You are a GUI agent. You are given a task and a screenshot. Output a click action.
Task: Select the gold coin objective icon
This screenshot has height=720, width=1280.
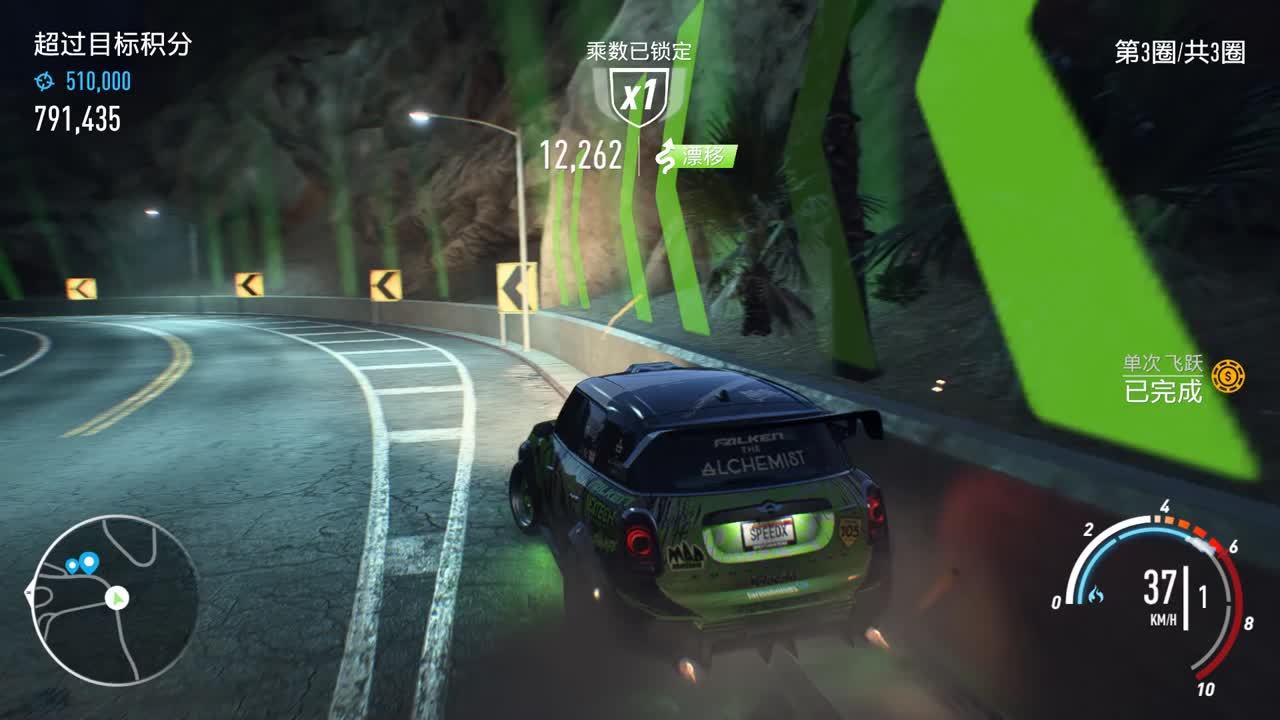pos(1228,376)
